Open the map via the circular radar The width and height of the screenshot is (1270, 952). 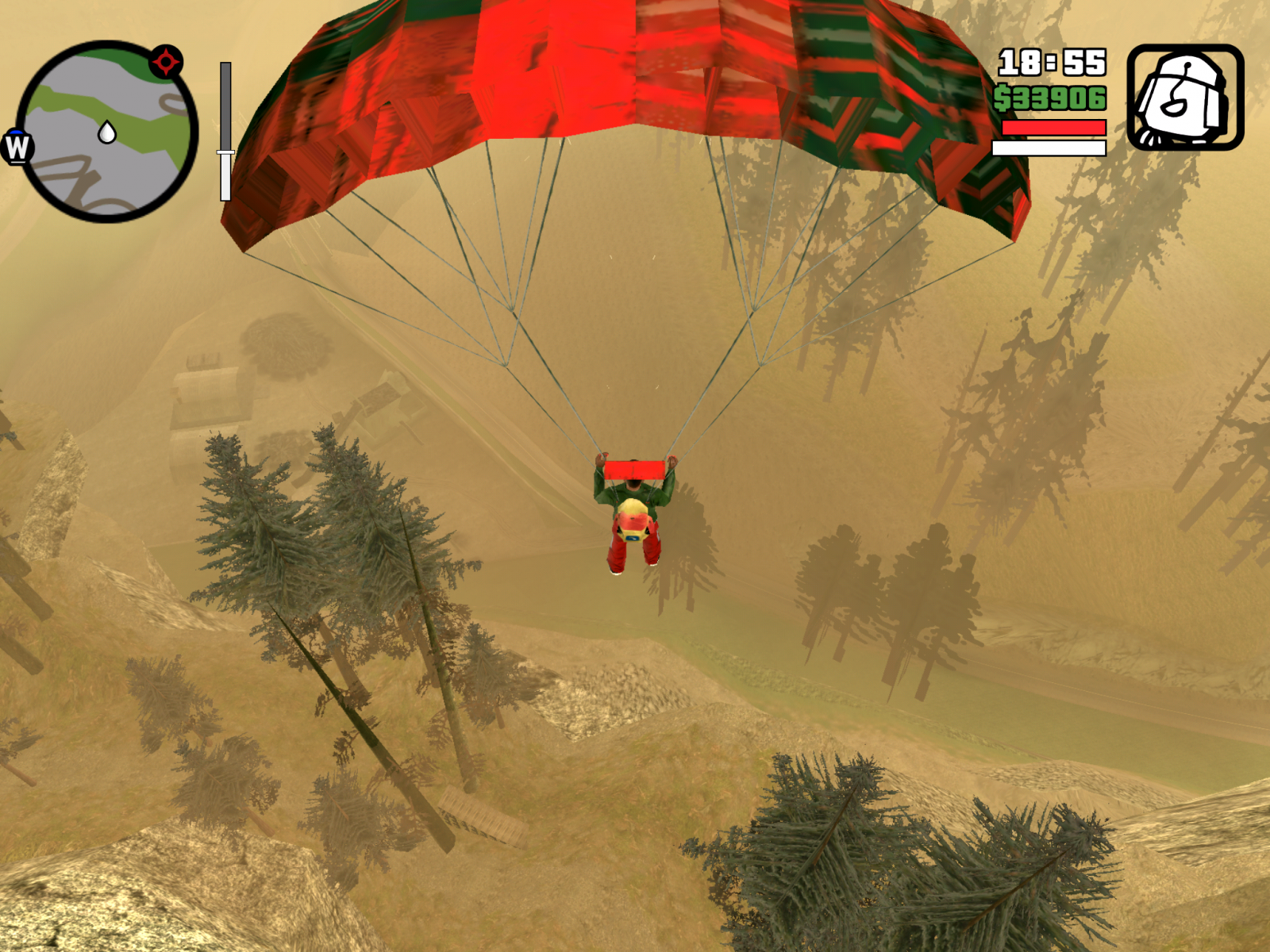click(107, 132)
